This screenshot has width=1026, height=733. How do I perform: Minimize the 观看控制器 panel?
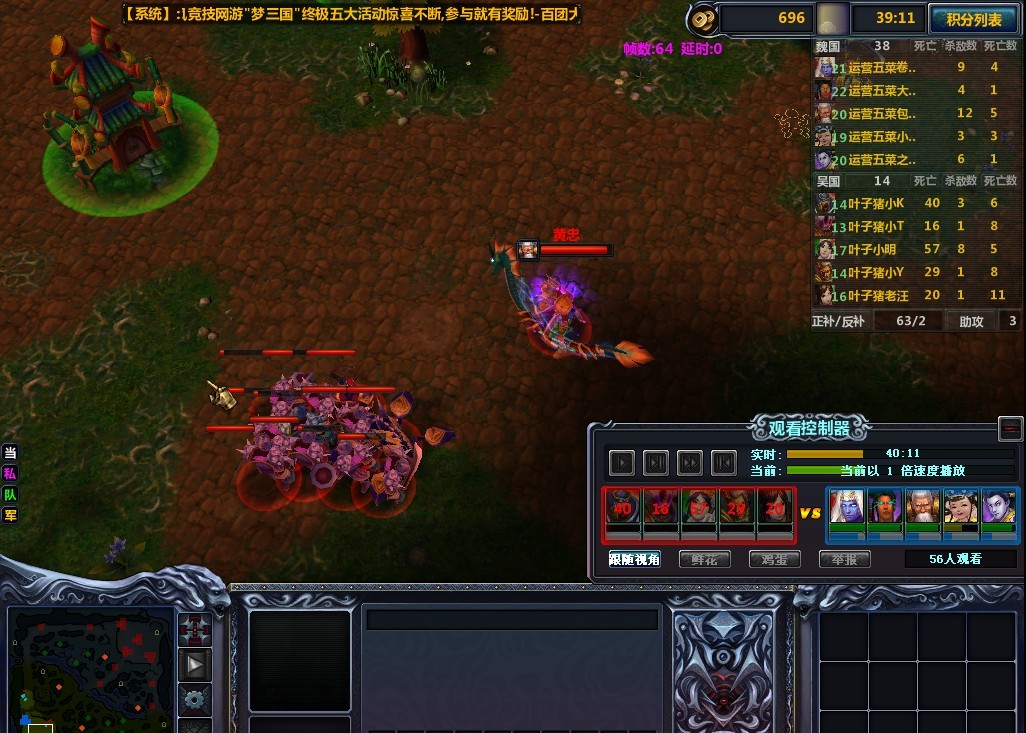pyautogui.click(x=1010, y=429)
